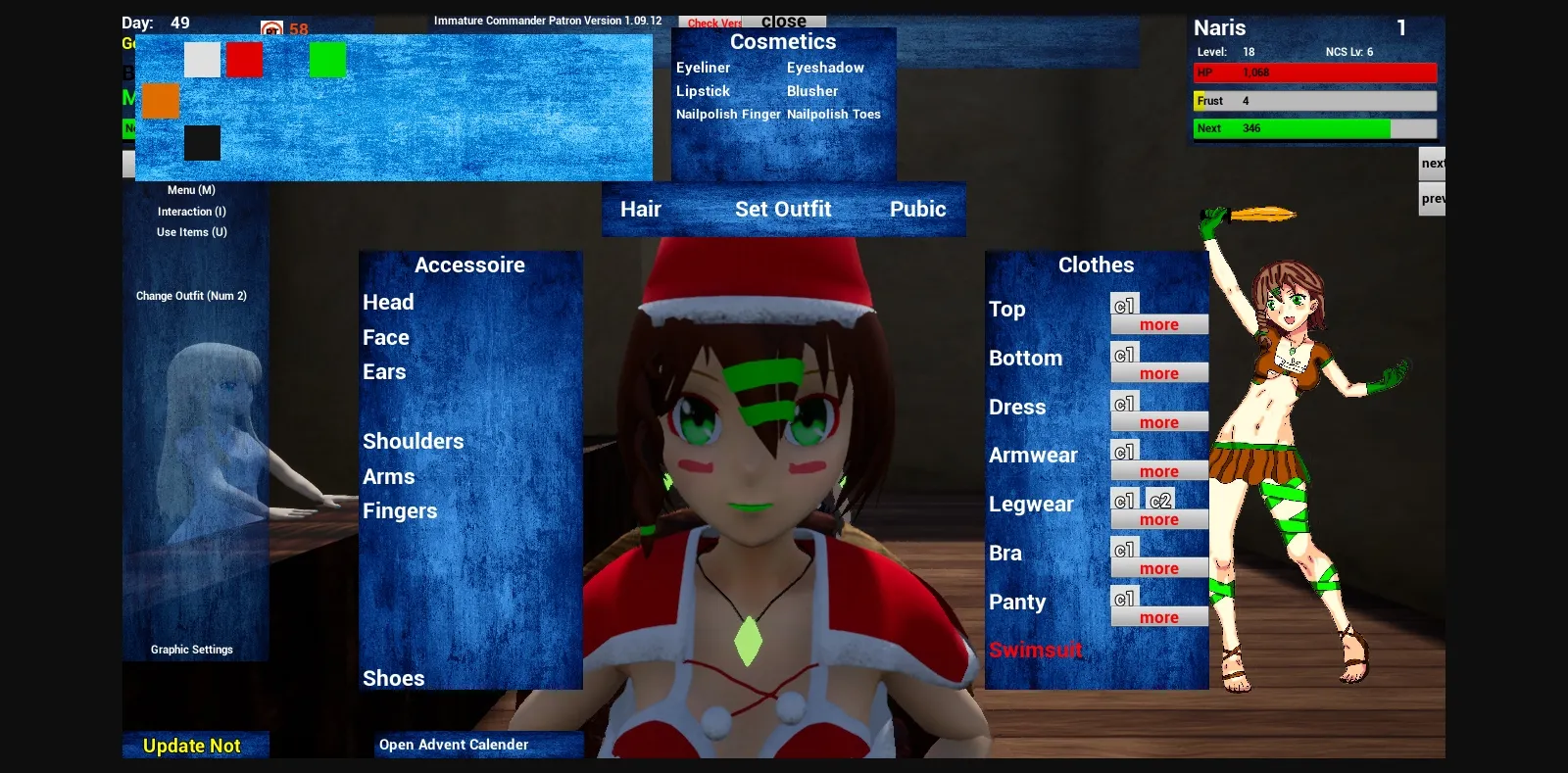Switch to the Set Outfit tab
This screenshot has width=1568, height=773.
(x=783, y=209)
